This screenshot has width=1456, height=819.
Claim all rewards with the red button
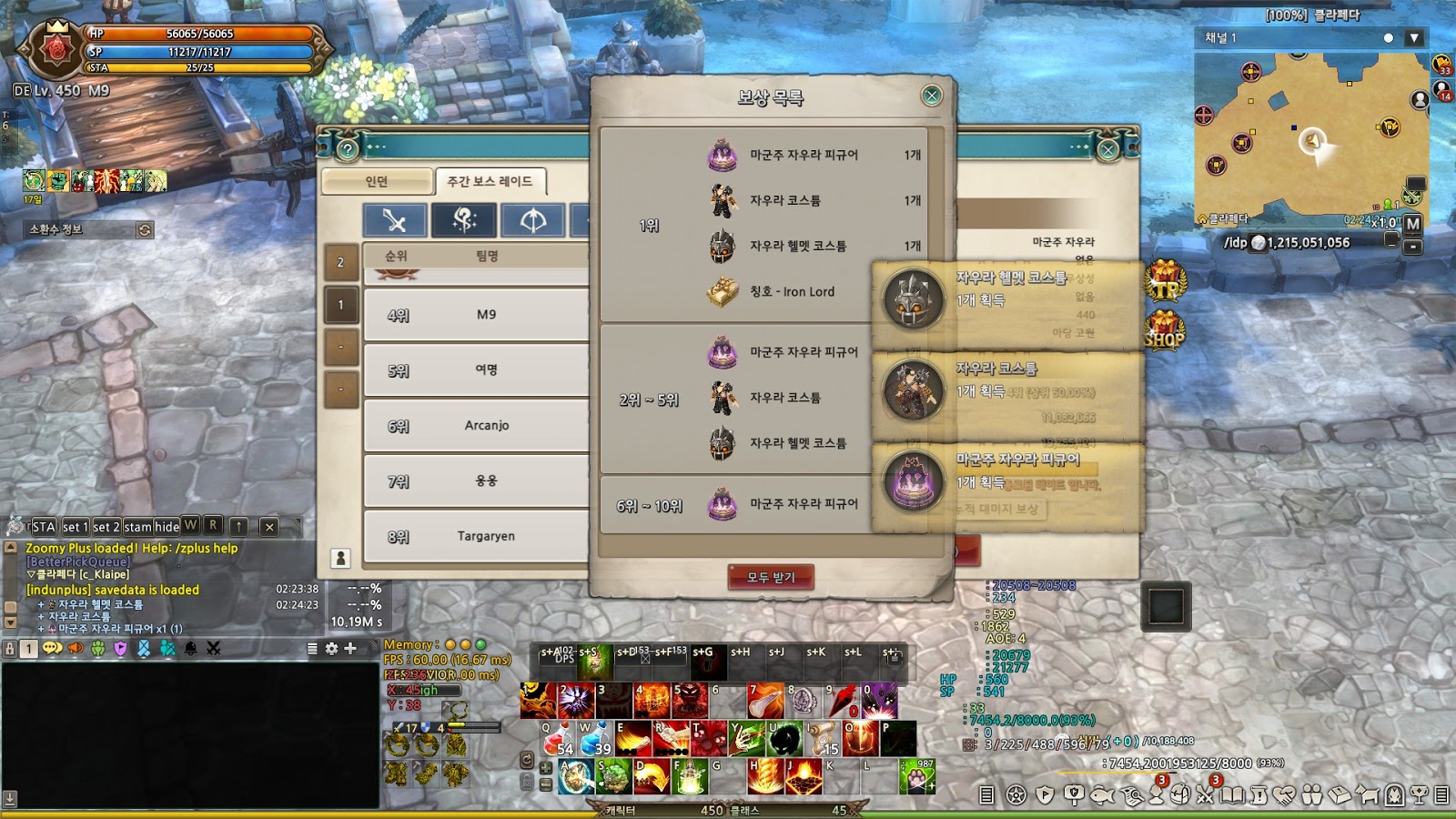[x=771, y=577]
